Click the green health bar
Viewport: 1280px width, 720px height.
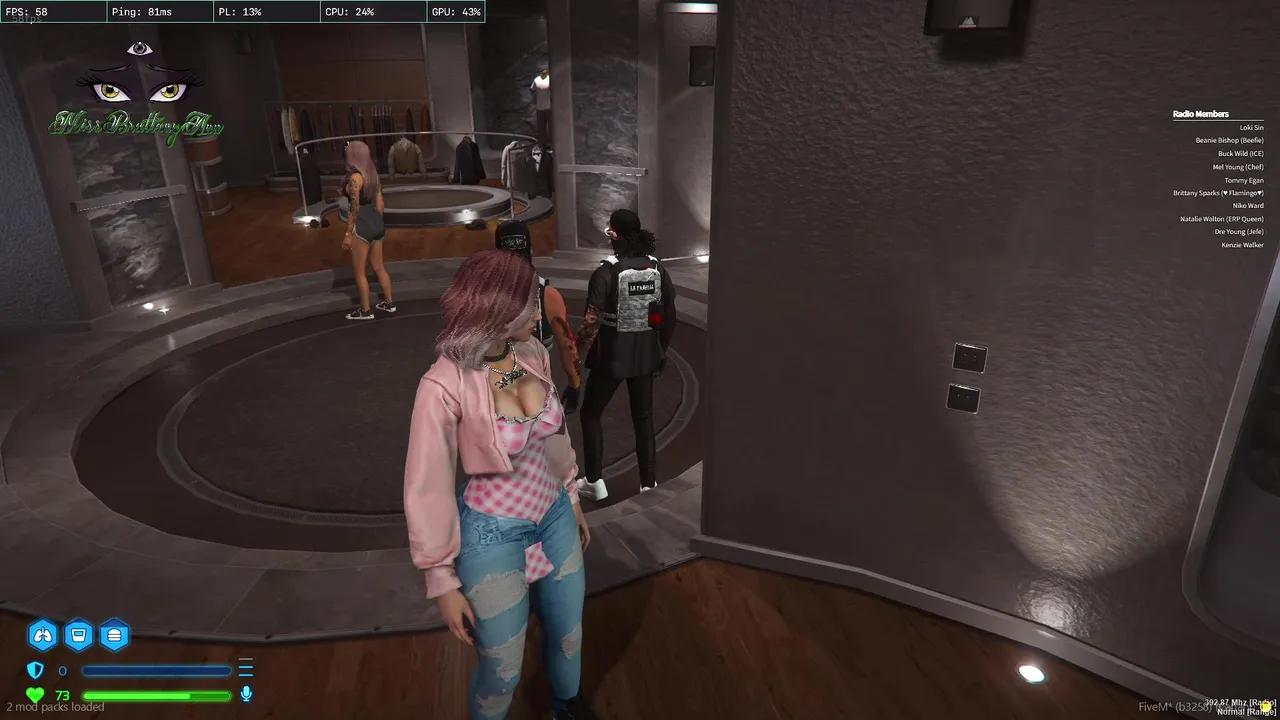point(156,695)
